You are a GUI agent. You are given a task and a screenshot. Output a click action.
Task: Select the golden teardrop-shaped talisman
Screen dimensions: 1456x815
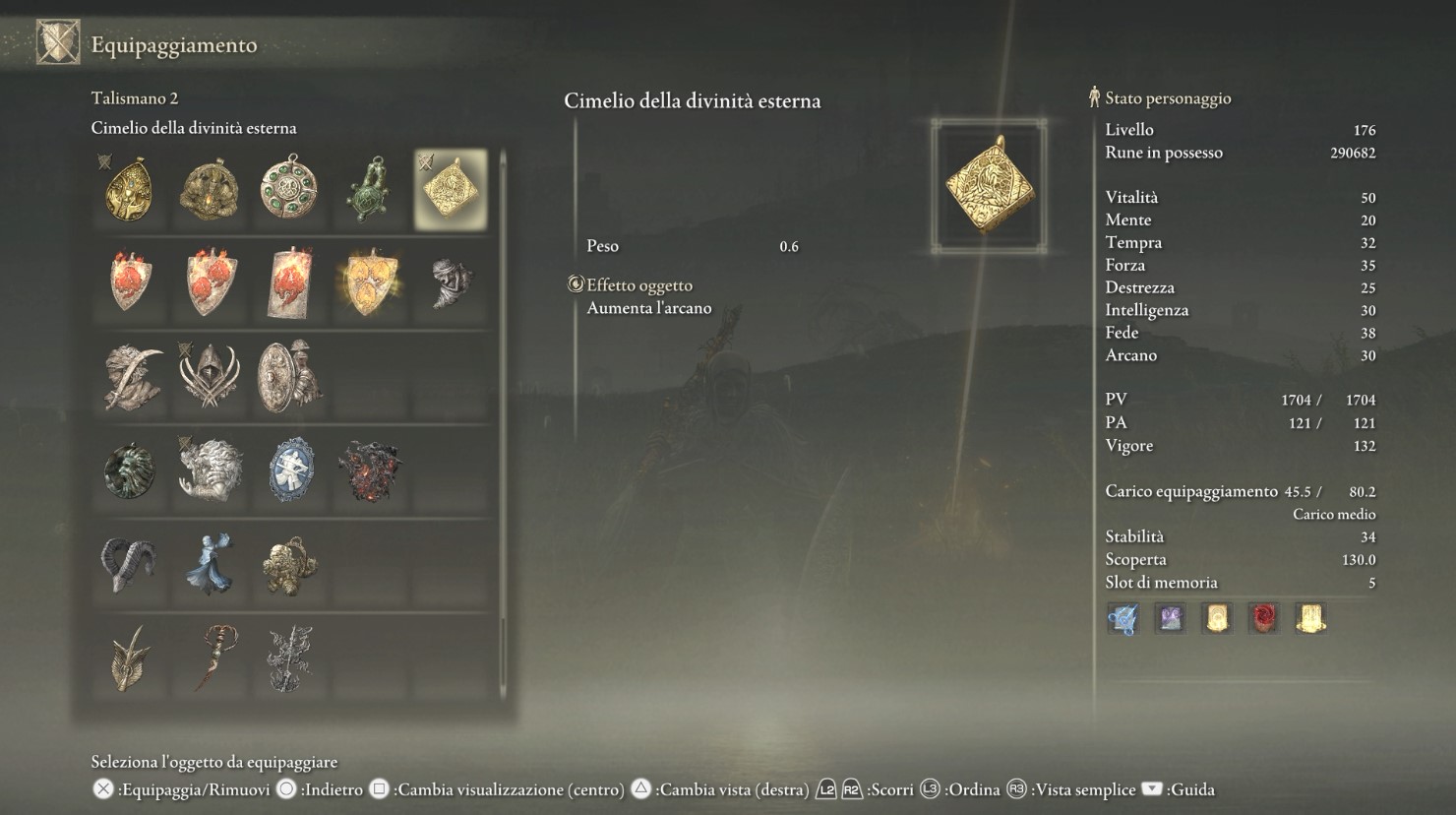[129, 190]
